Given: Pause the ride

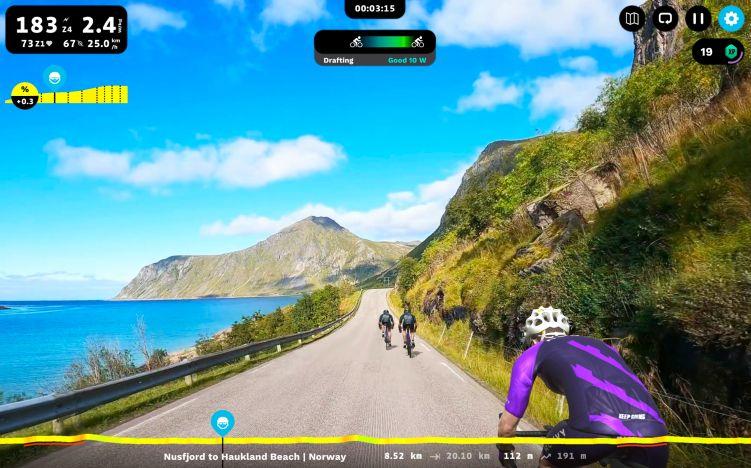Looking at the screenshot, I should (698, 18).
